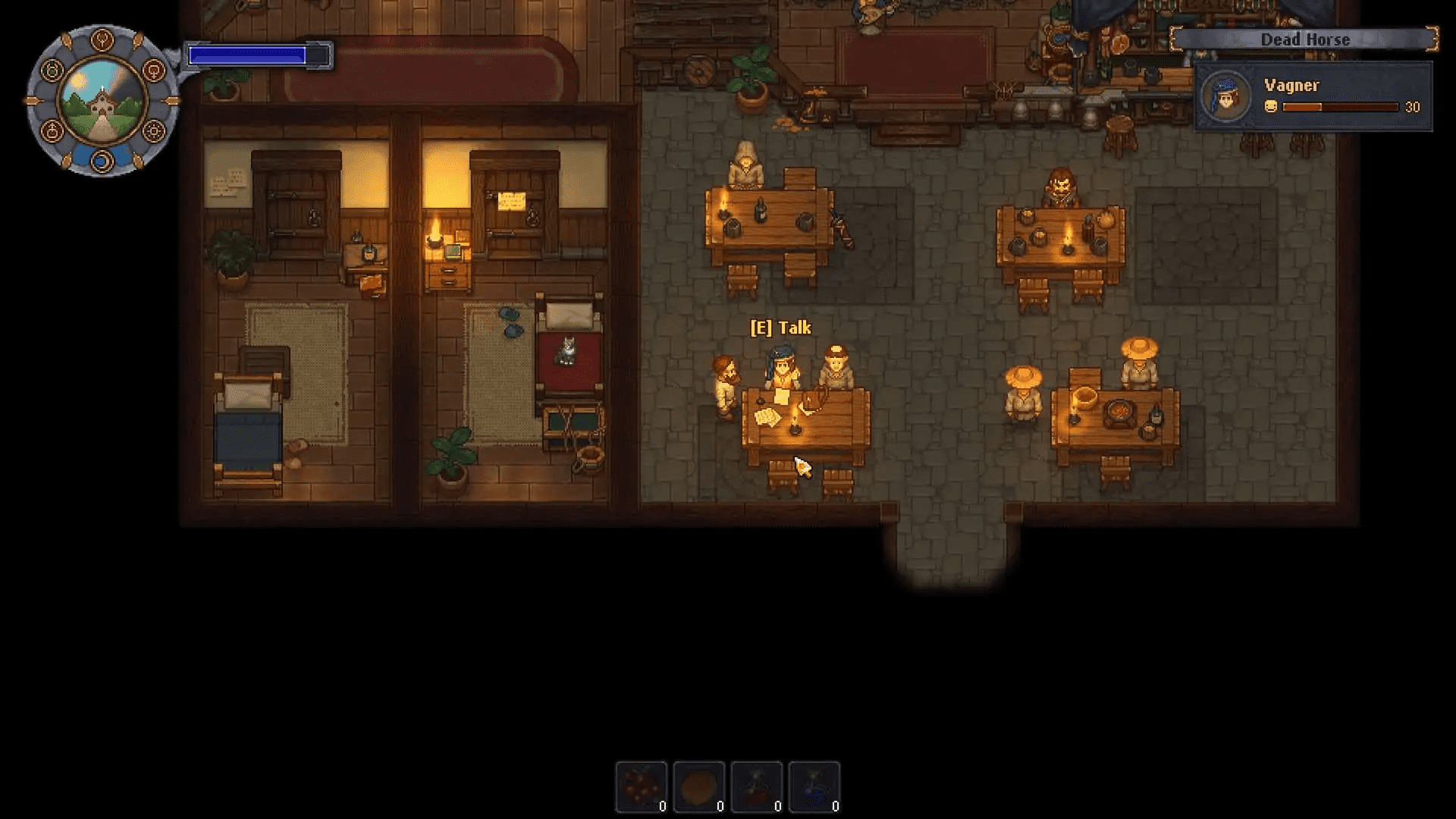The image size is (1456, 819).
Task: Click the lamp emblem on the clock's lower left
Action: pyautogui.click(x=52, y=130)
